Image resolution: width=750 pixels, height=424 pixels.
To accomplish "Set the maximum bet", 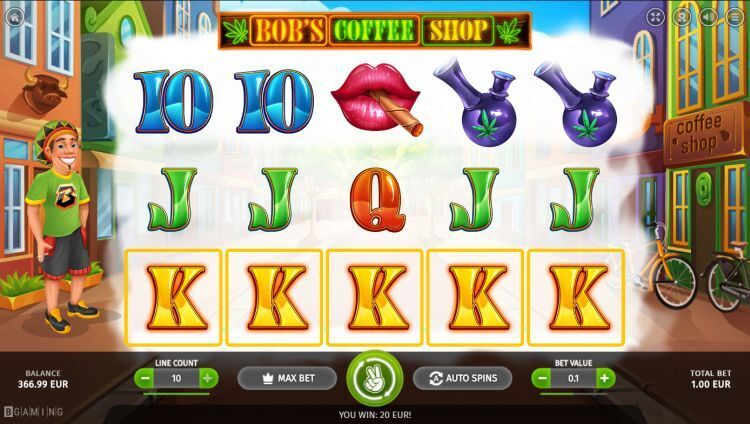I will click(287, 378).
